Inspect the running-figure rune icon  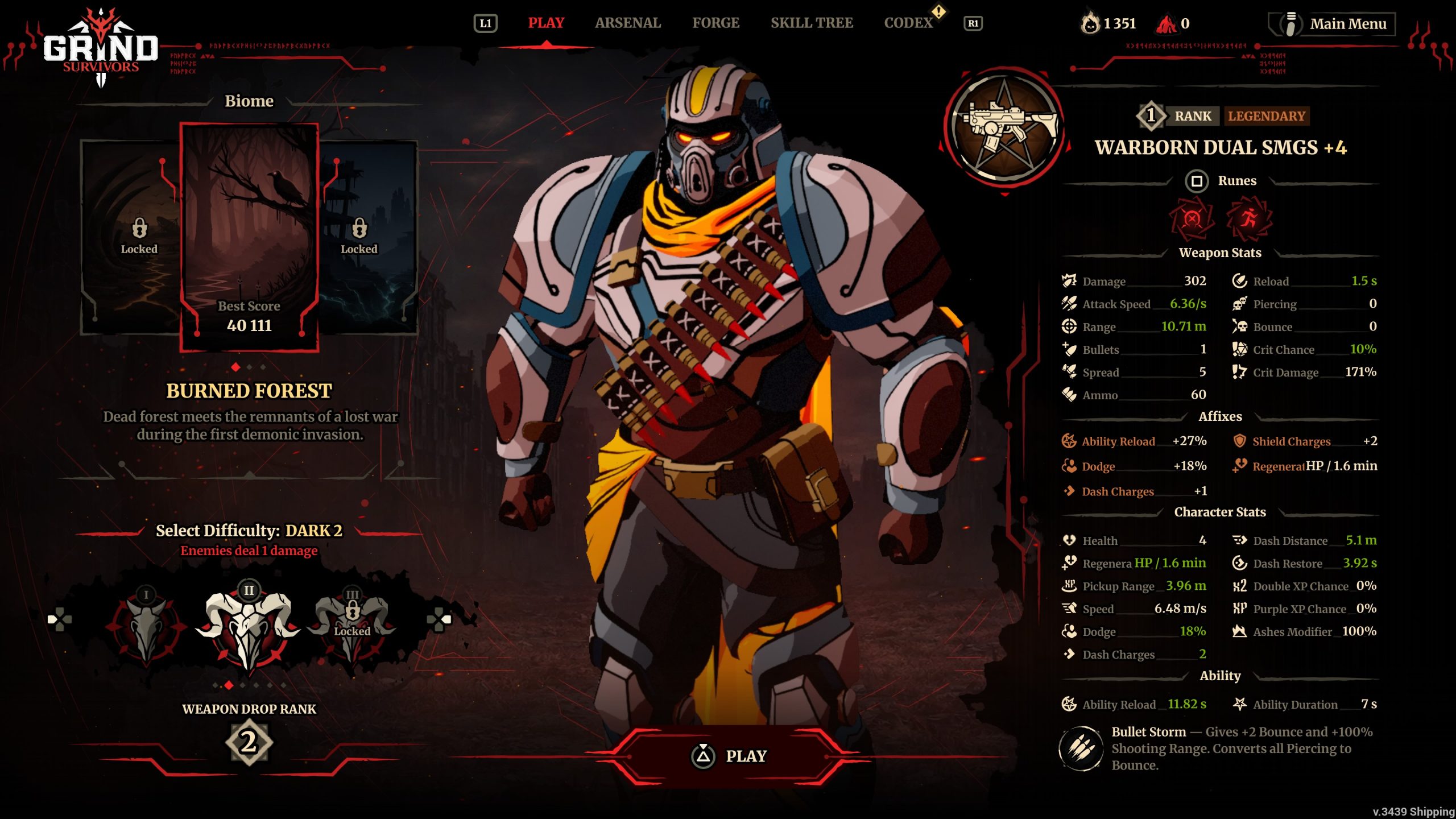pyautogui.click(x=1248, y=219)
